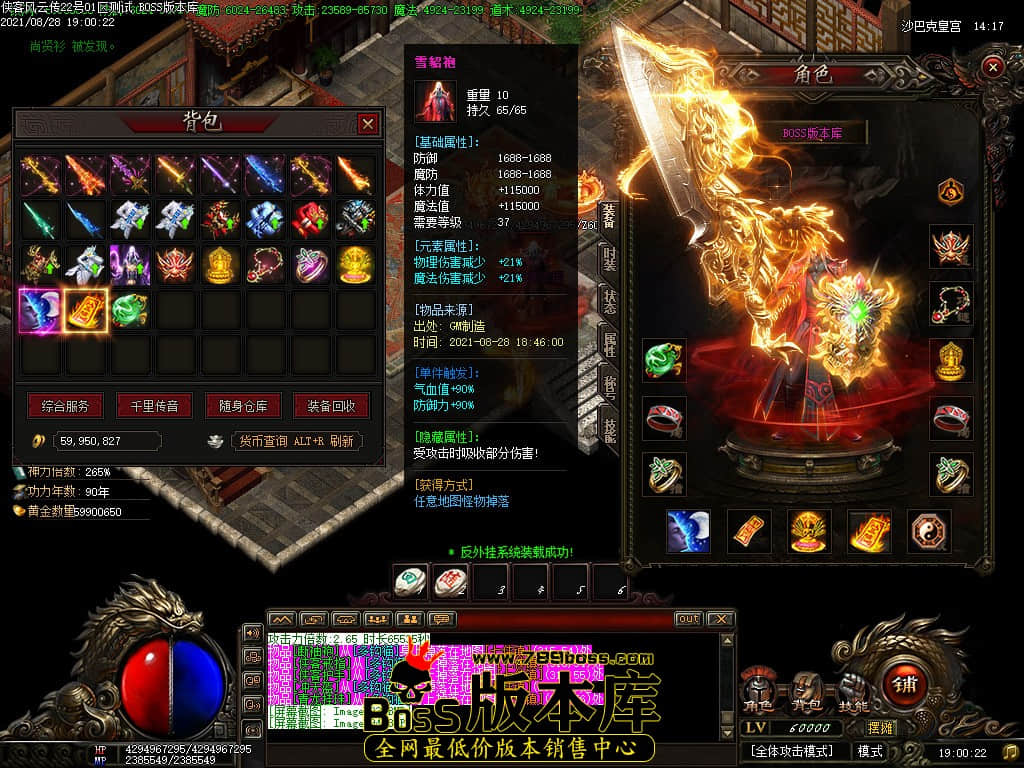Select the red demon mask in backpack
This screenshot has height=768, width=1024.
pyautogui.click(x=176, y=265)
